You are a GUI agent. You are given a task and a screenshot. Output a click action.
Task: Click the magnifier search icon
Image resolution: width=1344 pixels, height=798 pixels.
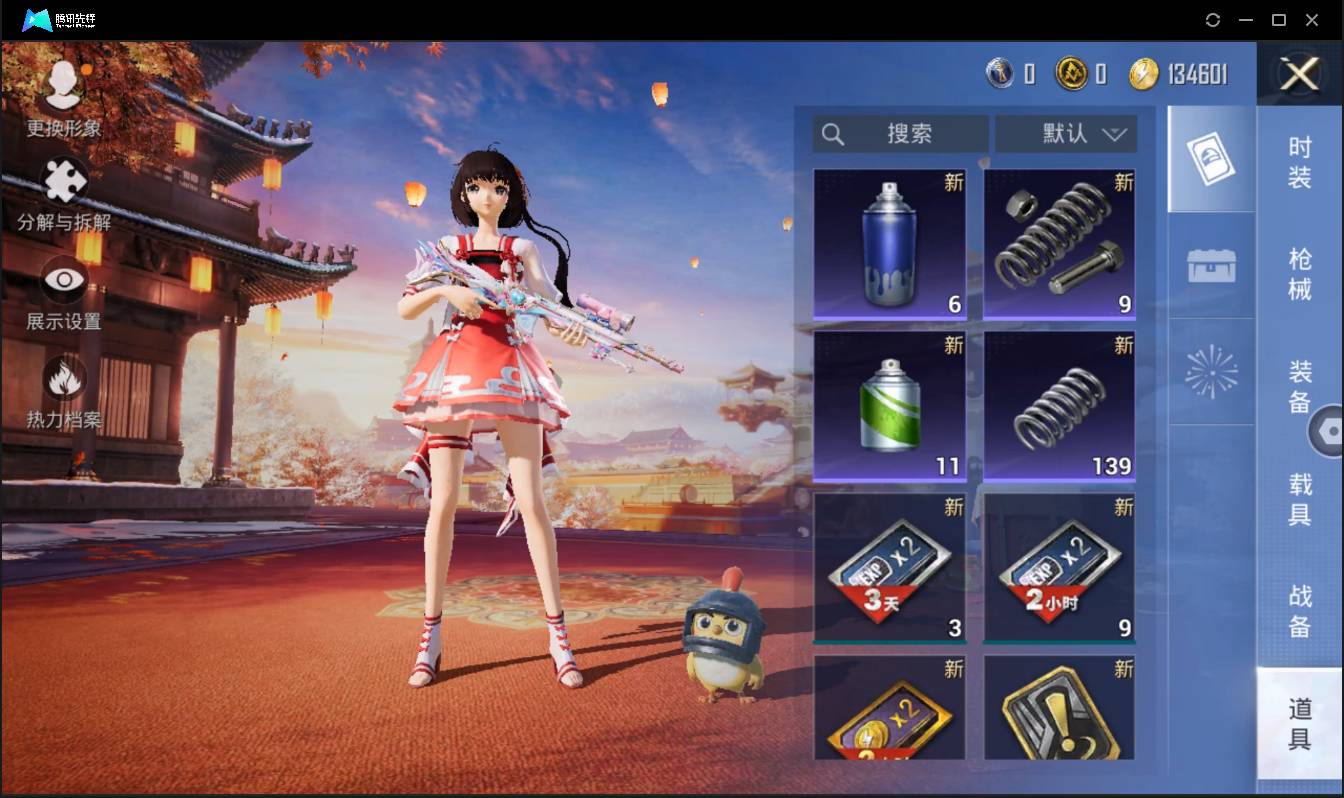pos(834,133)
